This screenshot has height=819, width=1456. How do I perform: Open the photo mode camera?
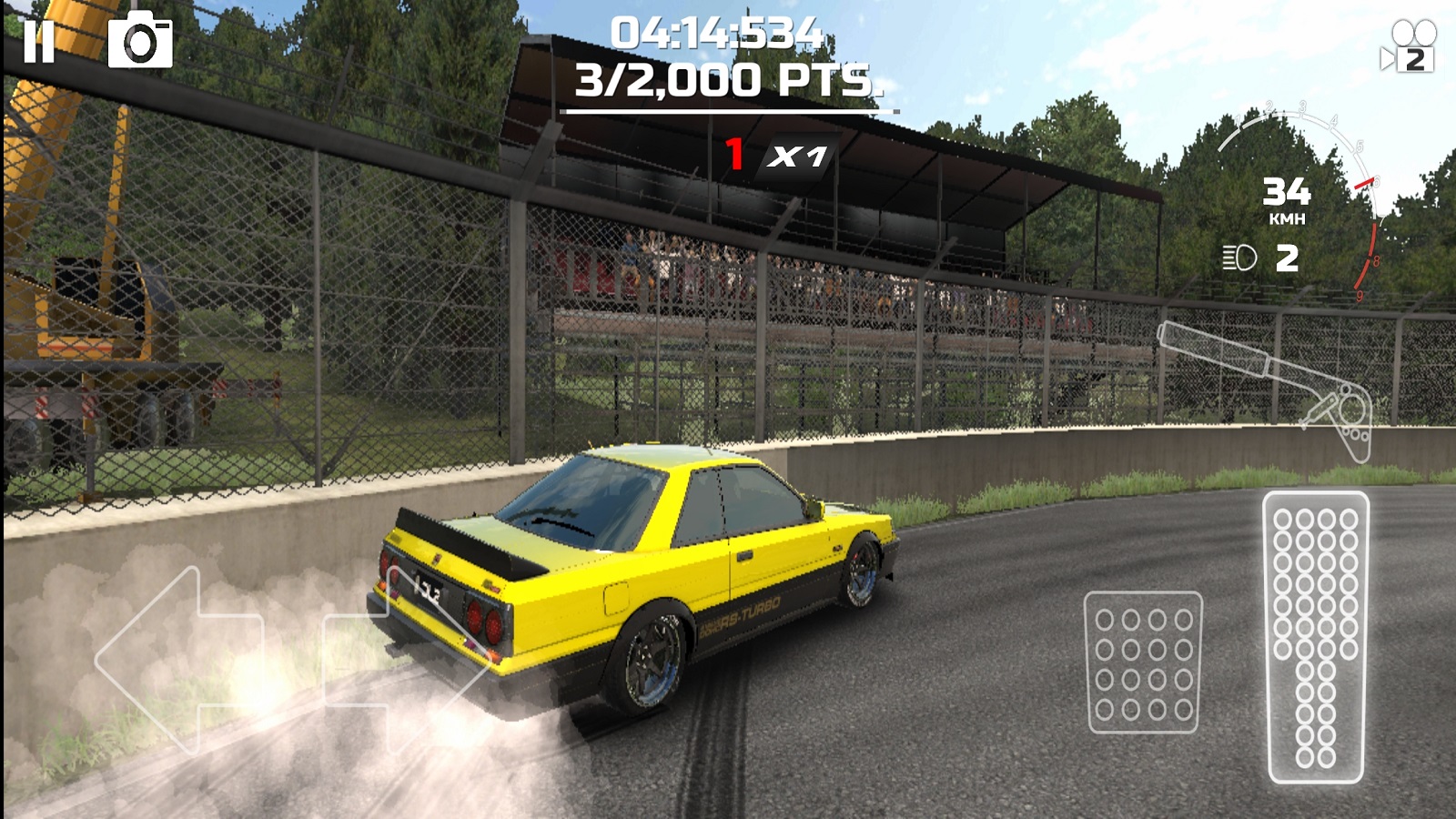point(140,41)
